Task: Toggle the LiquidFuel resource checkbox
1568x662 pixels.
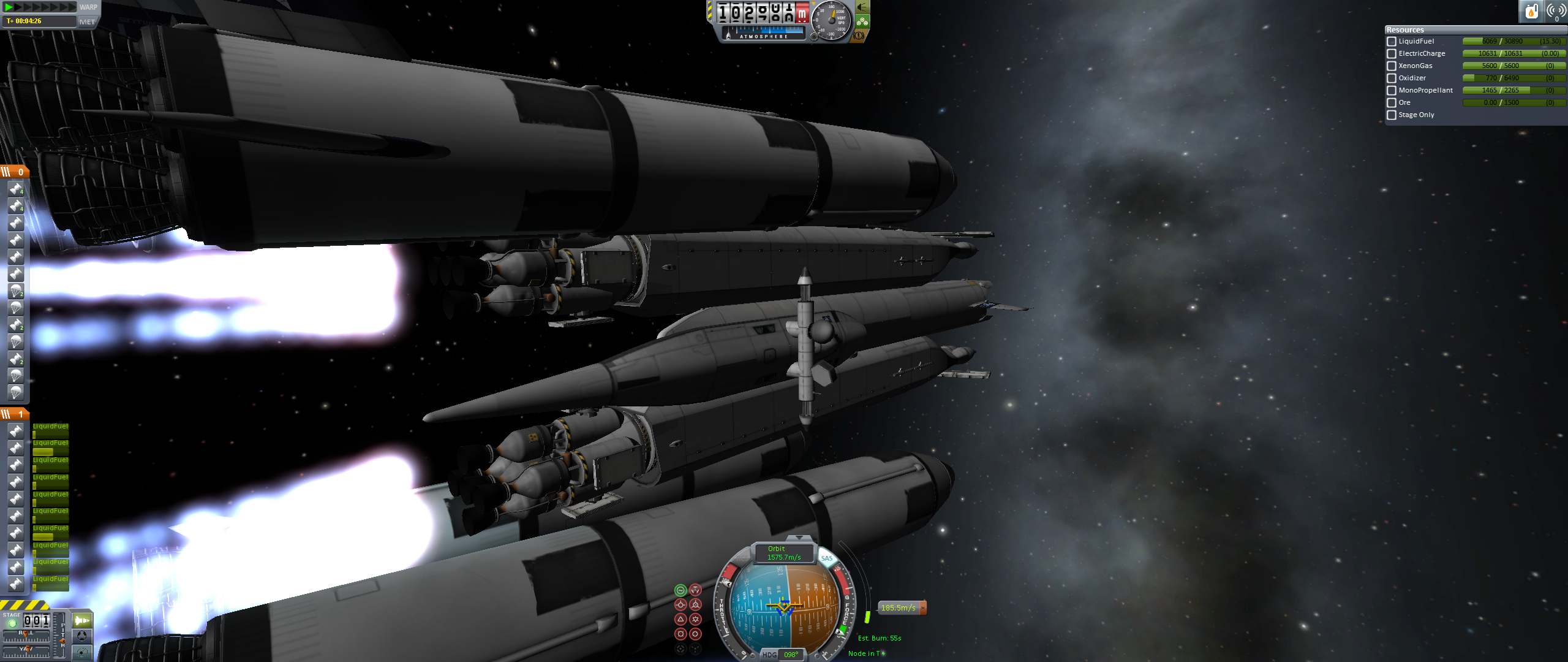Action: click(1392, 42)
